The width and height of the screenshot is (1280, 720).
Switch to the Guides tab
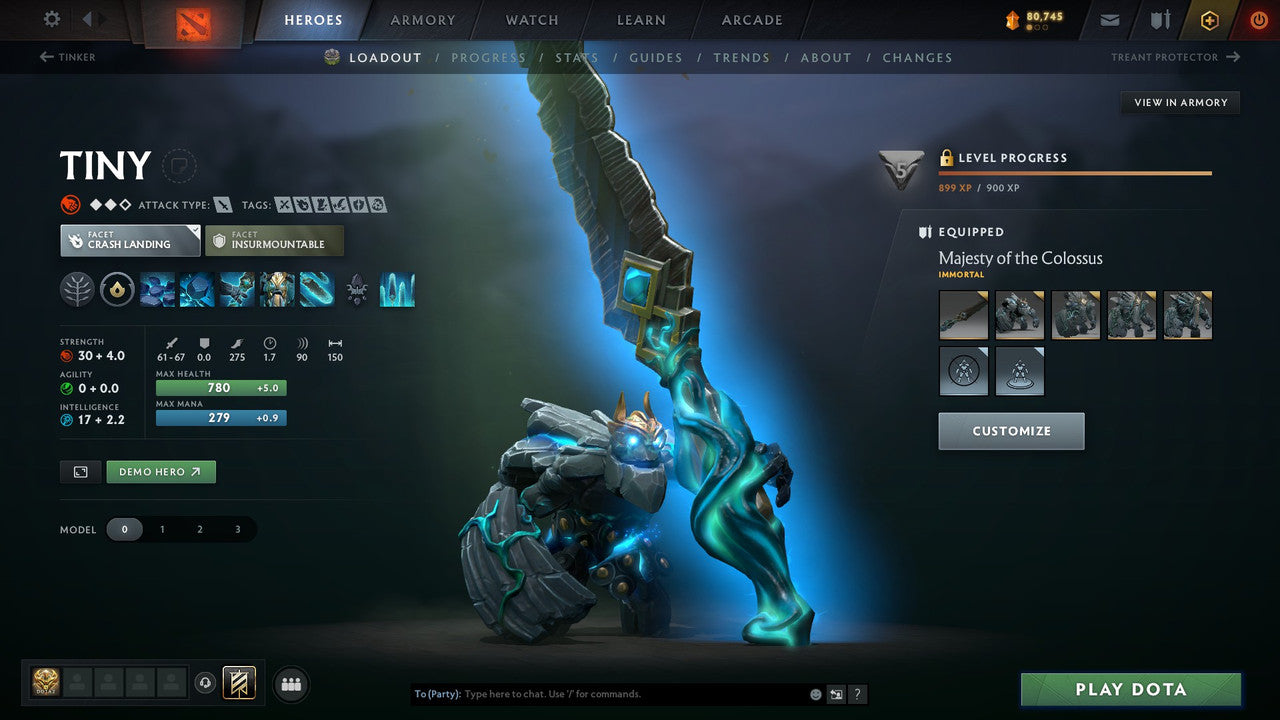pos(656,57)
